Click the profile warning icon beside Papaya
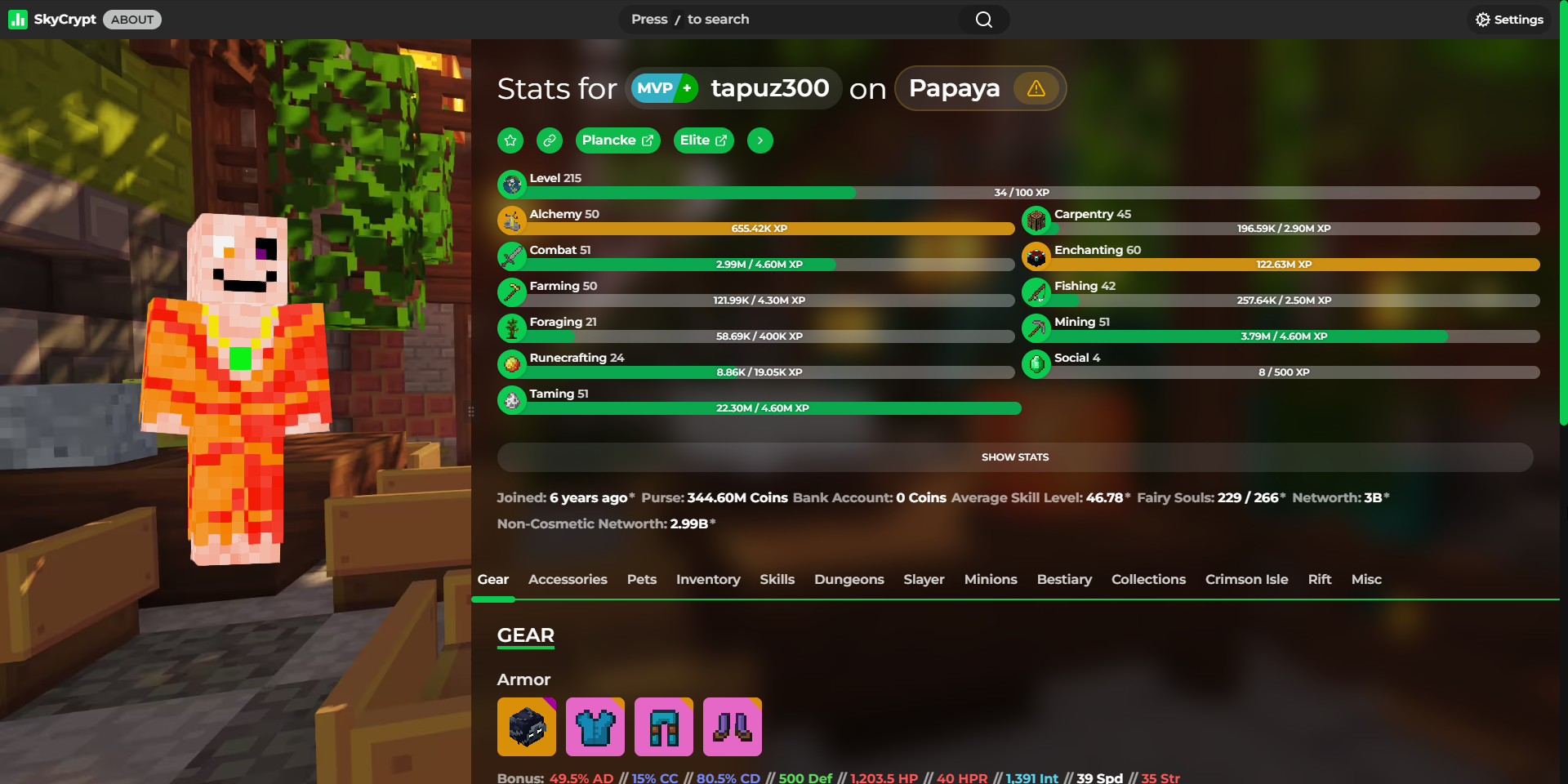 pyautogui.click(x=1036, y=88)
